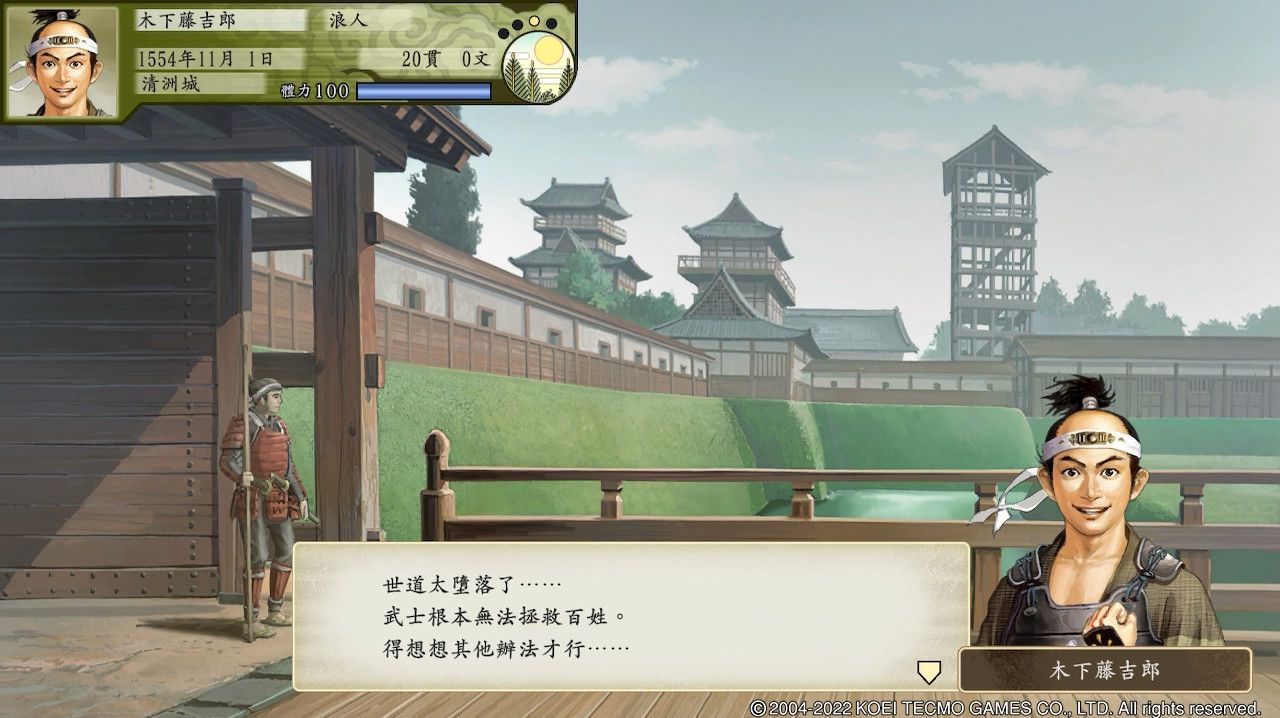Image resolution: width=1280 pixels, height=718 pixels.
Task: Click the dialogue text box to continue
Action: click(630, 616)
